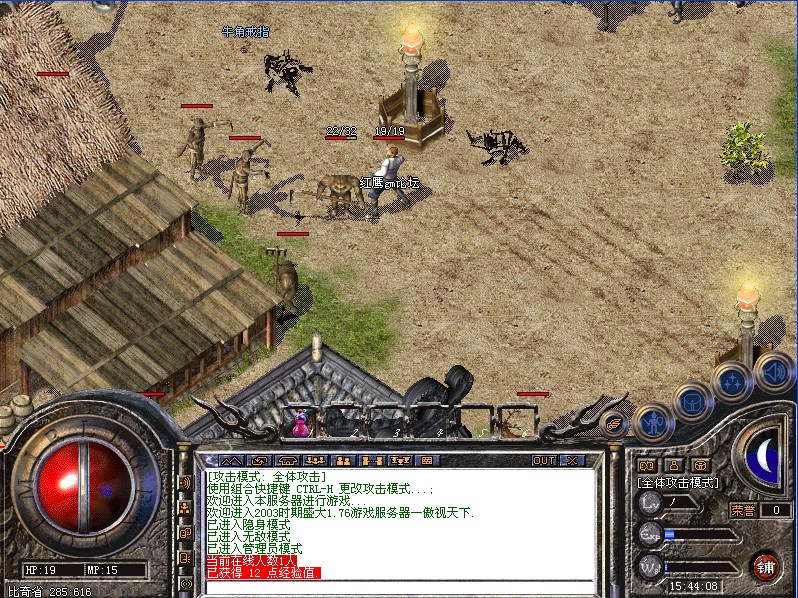Open the character status round button

point(653,423)
